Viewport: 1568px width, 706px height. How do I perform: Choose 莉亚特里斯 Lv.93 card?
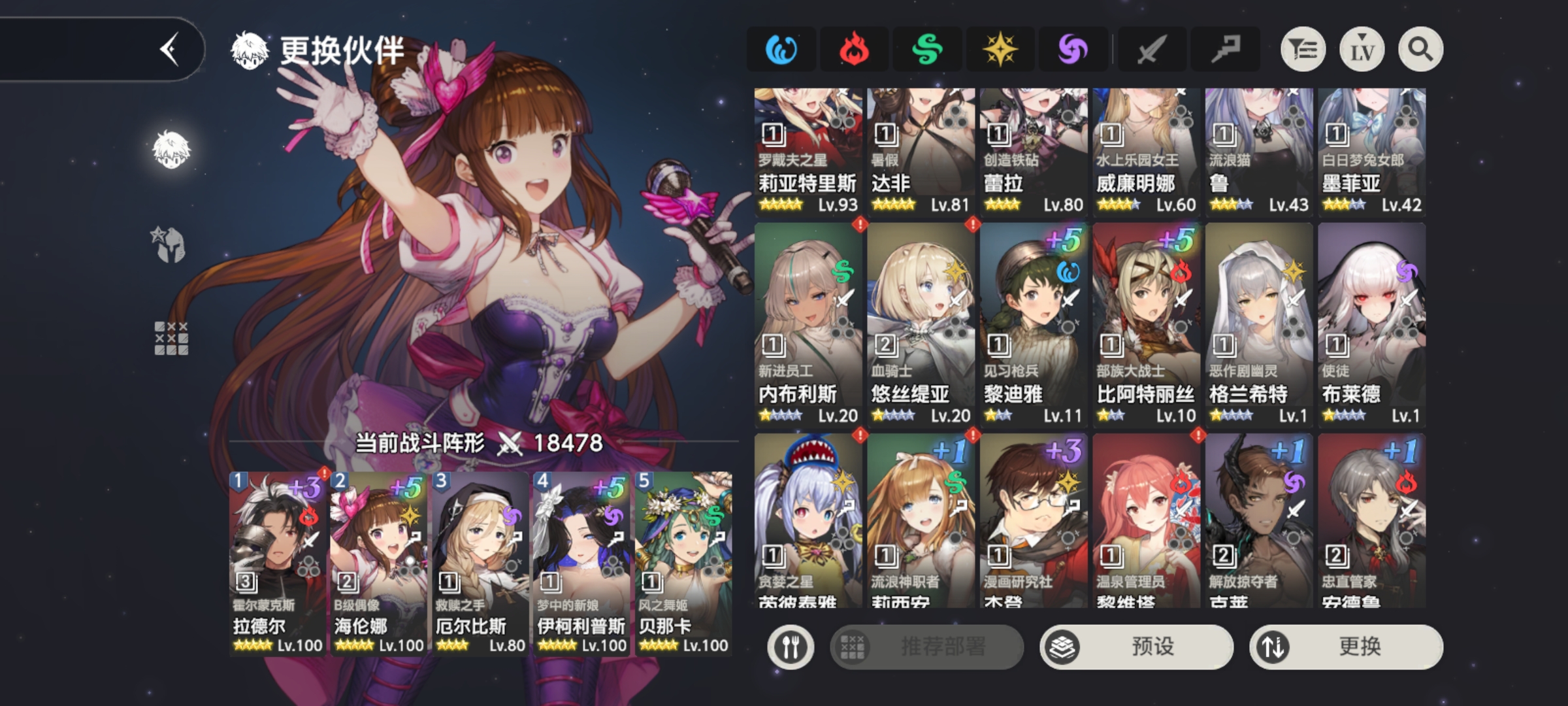point(808,152)
